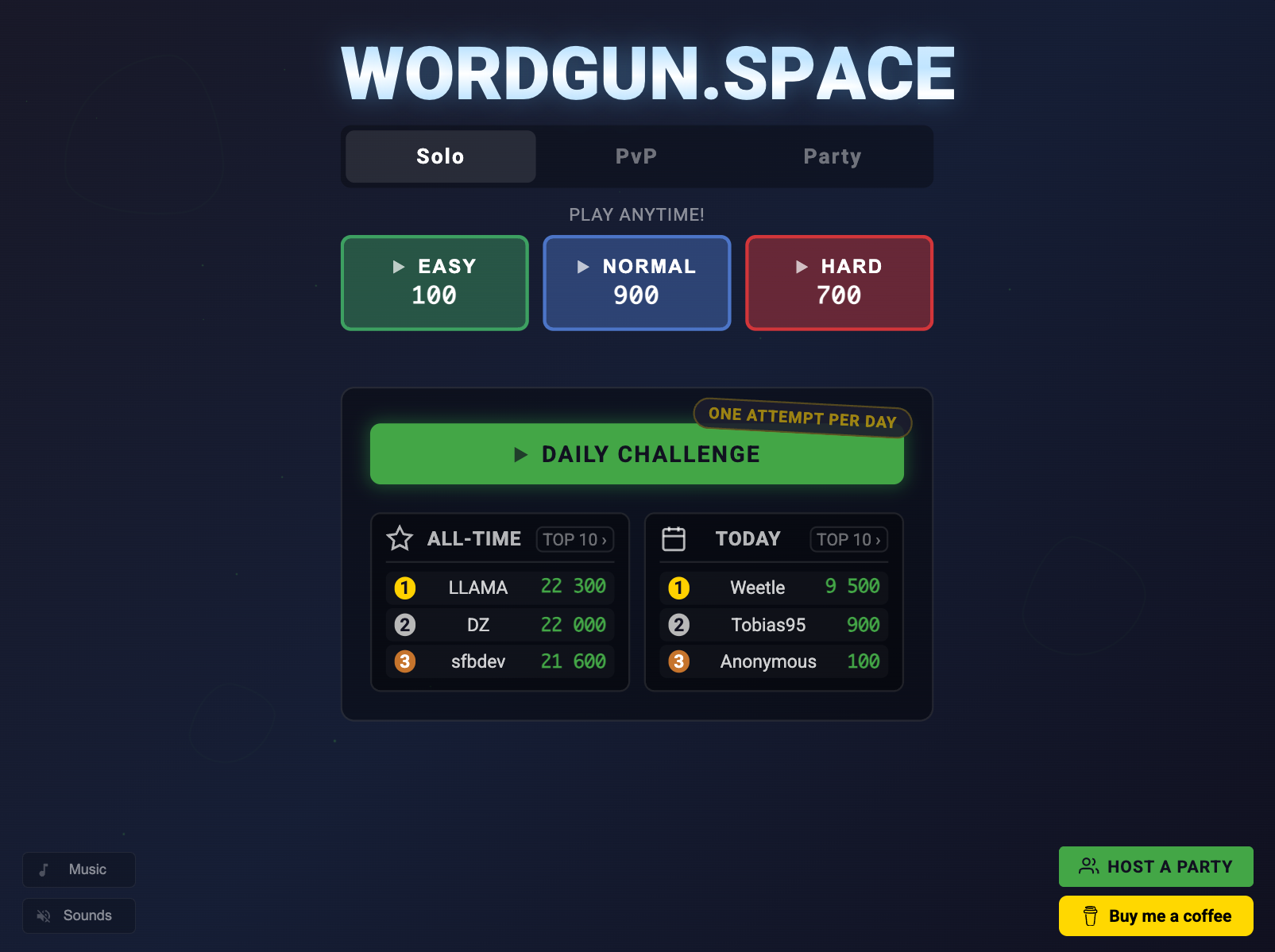This screenshot has height=952, width=1275.
Task: Click the muted speaker icon beside Sounds
Action: click(x=44, y=915)
